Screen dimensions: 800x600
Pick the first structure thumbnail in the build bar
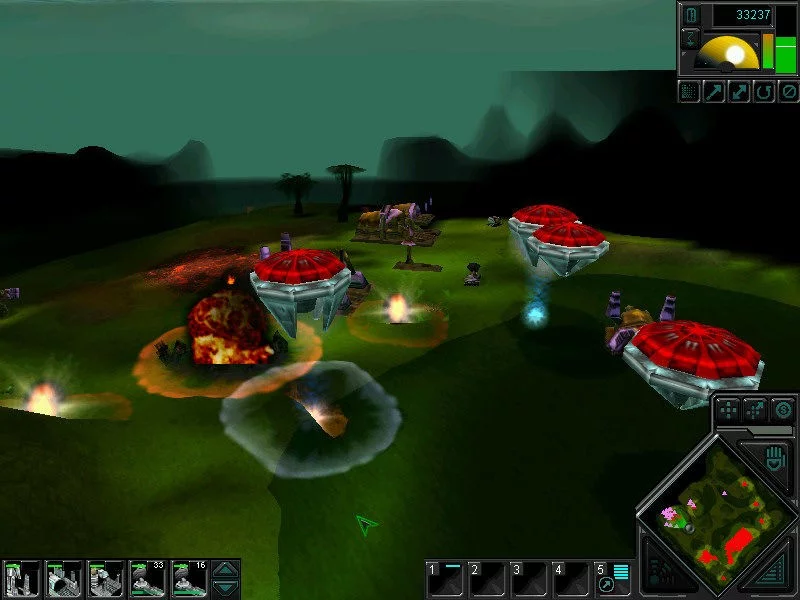21,578
